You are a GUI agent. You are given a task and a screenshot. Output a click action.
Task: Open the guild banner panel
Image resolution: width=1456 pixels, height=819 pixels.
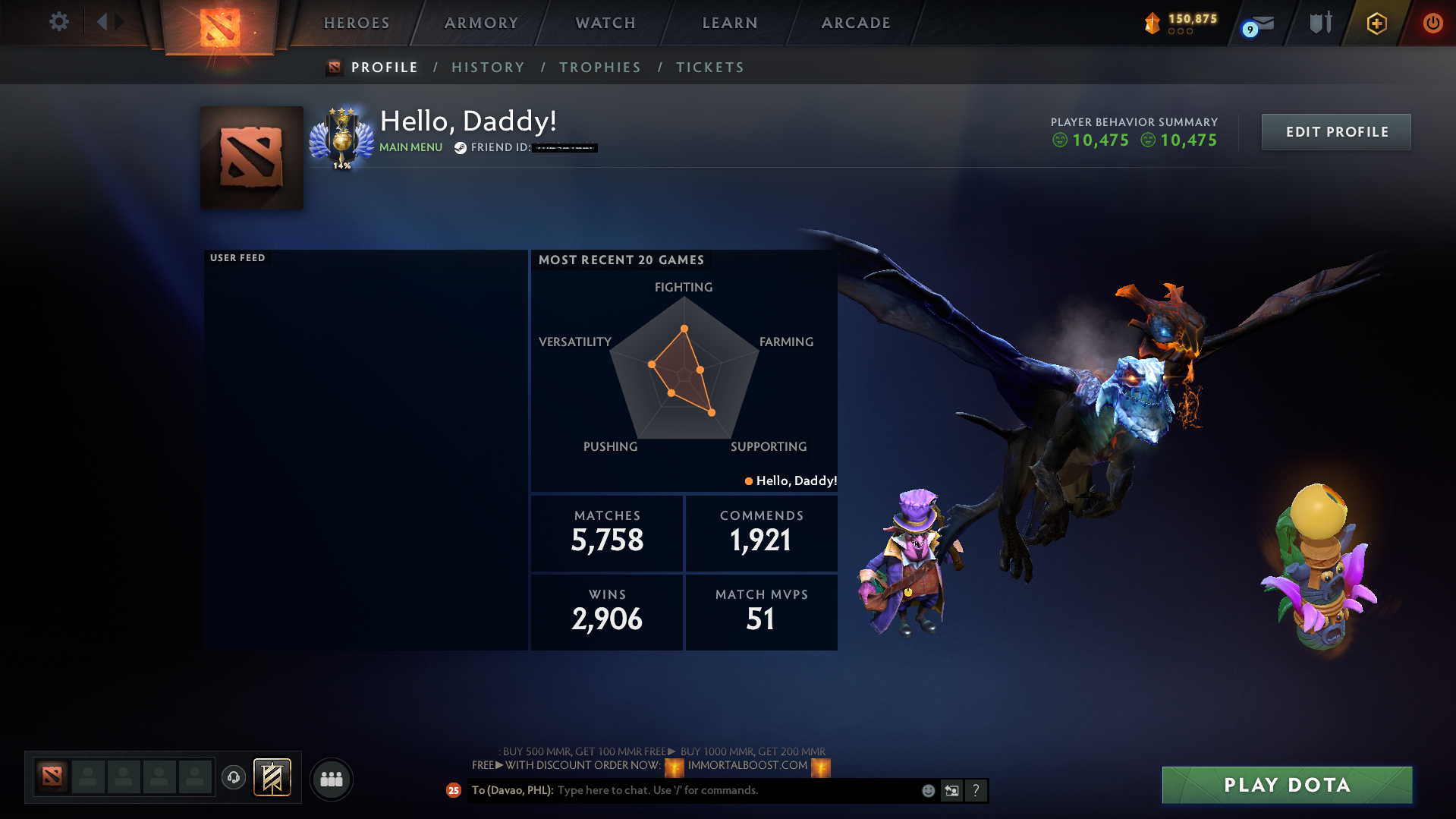pos(271,777)
